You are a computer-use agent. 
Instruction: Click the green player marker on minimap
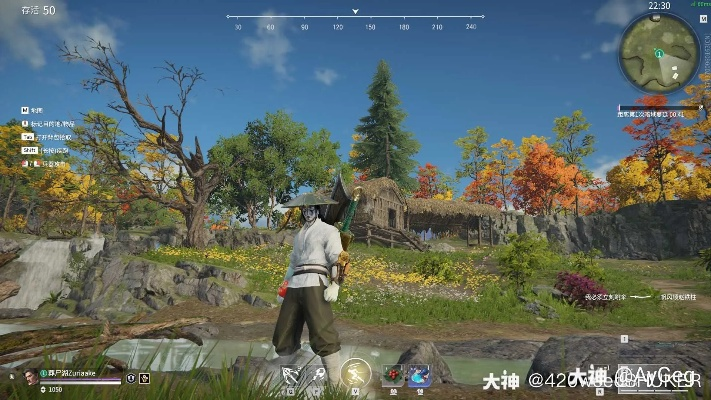pyautogui.click(x=659, y=52)
